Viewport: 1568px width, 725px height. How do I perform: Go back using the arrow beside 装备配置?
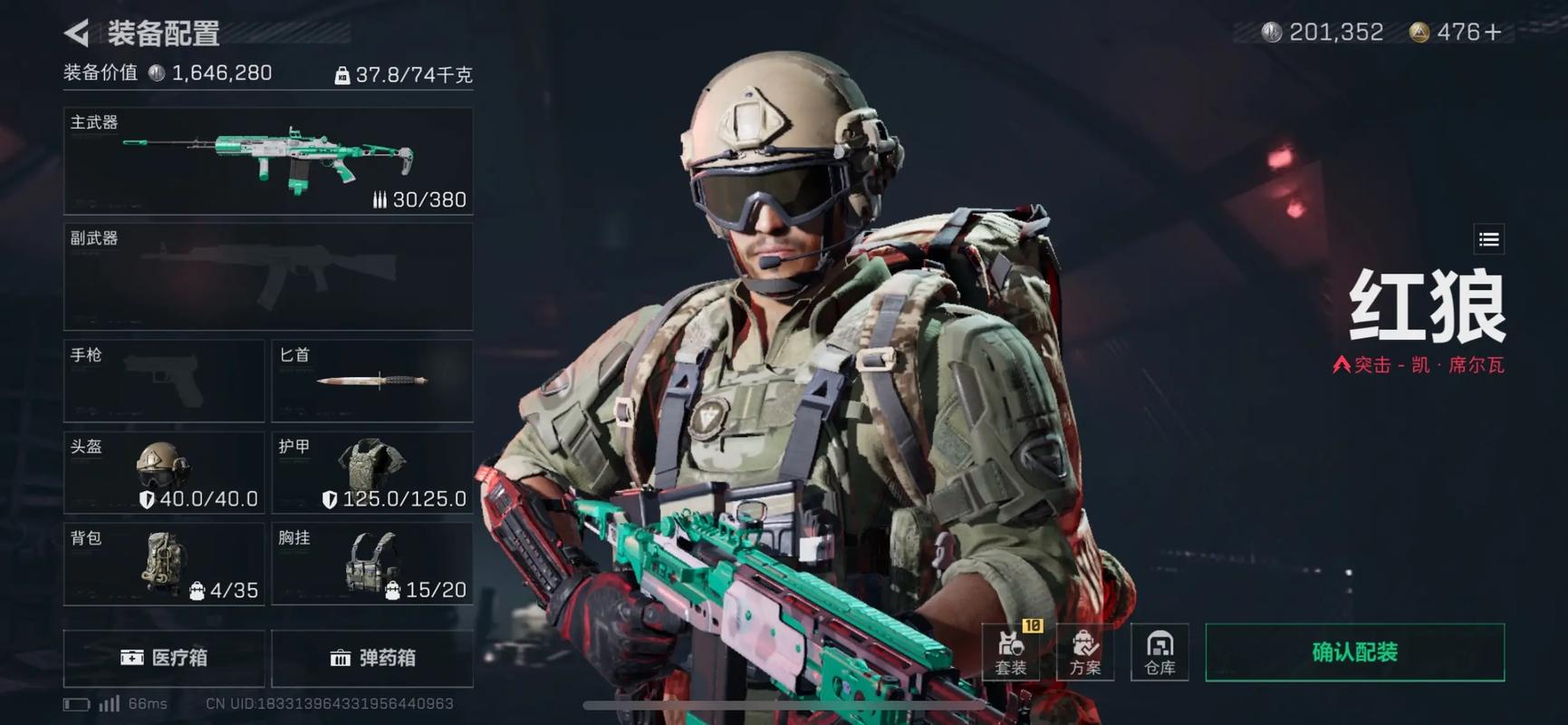[77, 34]
